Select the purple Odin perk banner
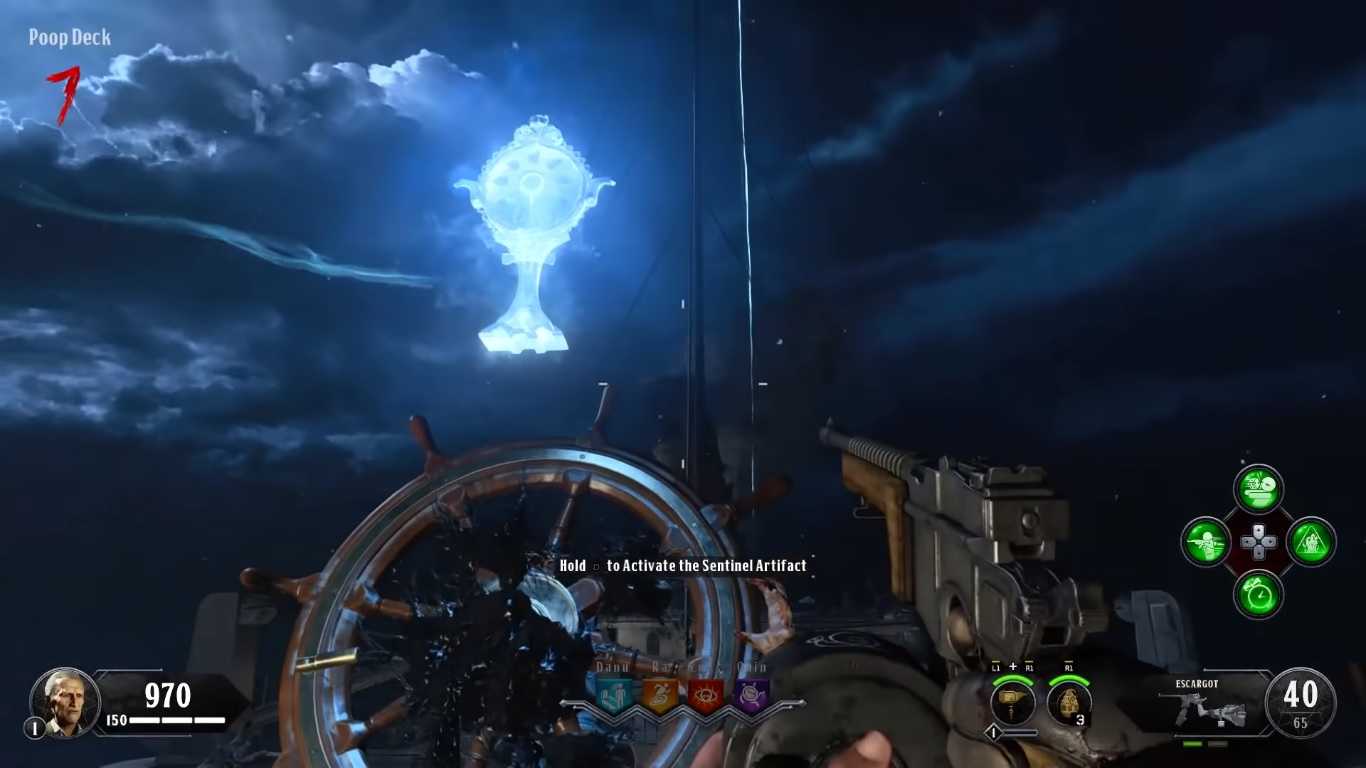1366x768 pixels. (x=751, y=695)
